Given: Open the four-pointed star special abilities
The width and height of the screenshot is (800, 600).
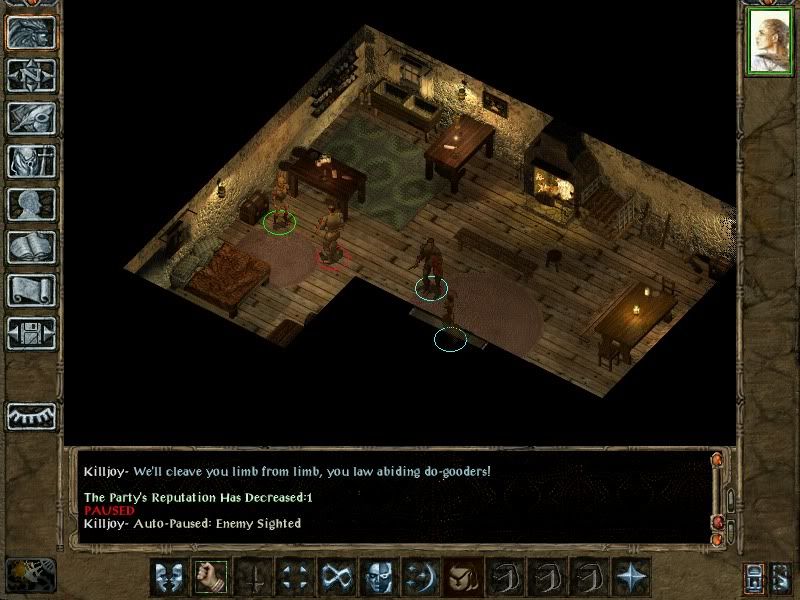Looking at the screenshot, I should 631,577.
